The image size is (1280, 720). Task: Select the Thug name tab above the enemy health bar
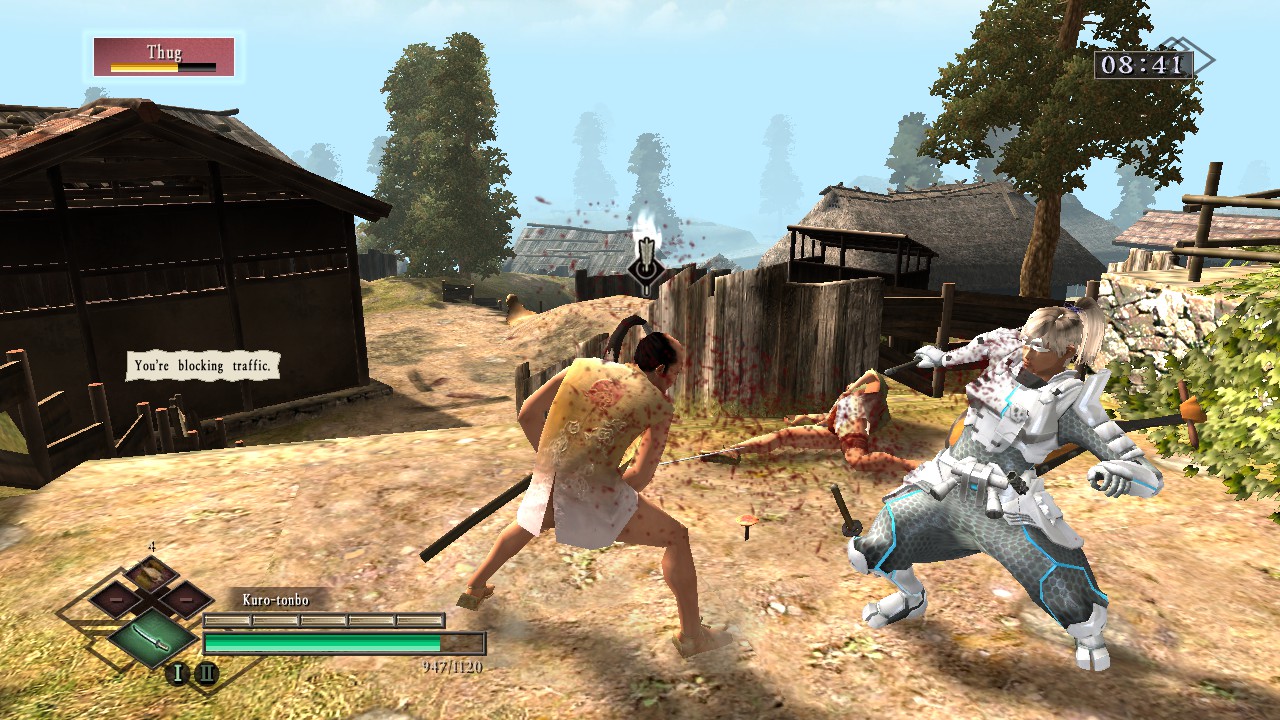[167, 53]
